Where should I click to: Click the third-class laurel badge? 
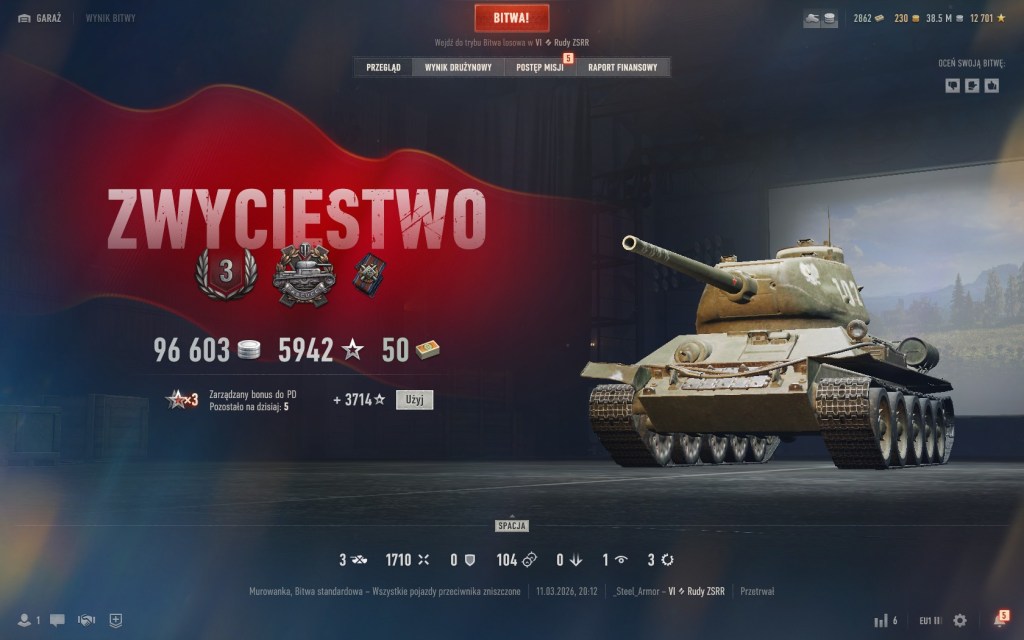pos(225,271)
